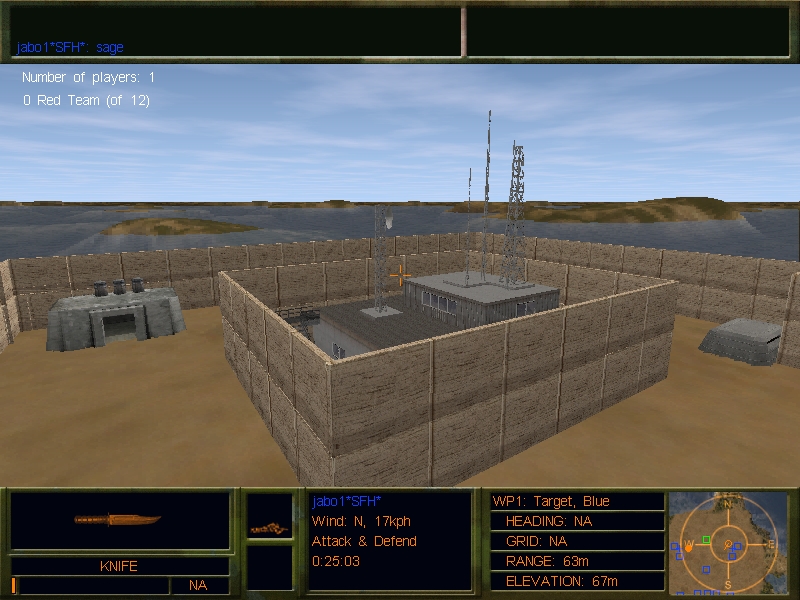Select the WP1 Target Blue waypoint row

pos(576,501)
